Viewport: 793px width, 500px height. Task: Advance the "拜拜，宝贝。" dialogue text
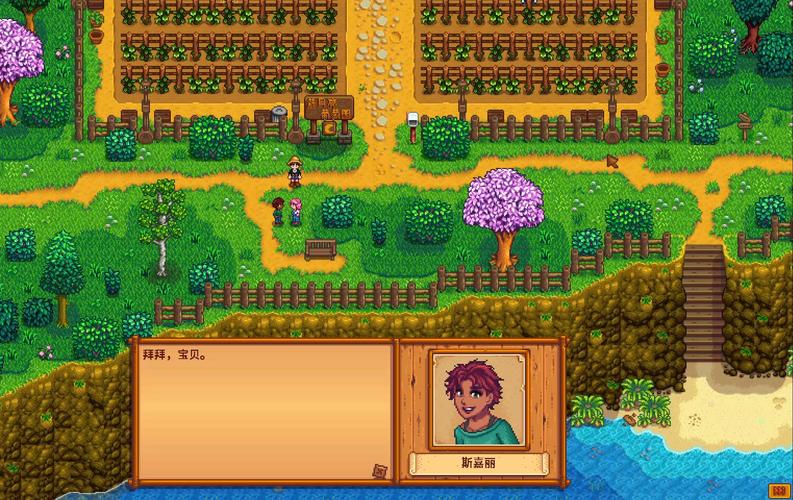click(262, 410)
